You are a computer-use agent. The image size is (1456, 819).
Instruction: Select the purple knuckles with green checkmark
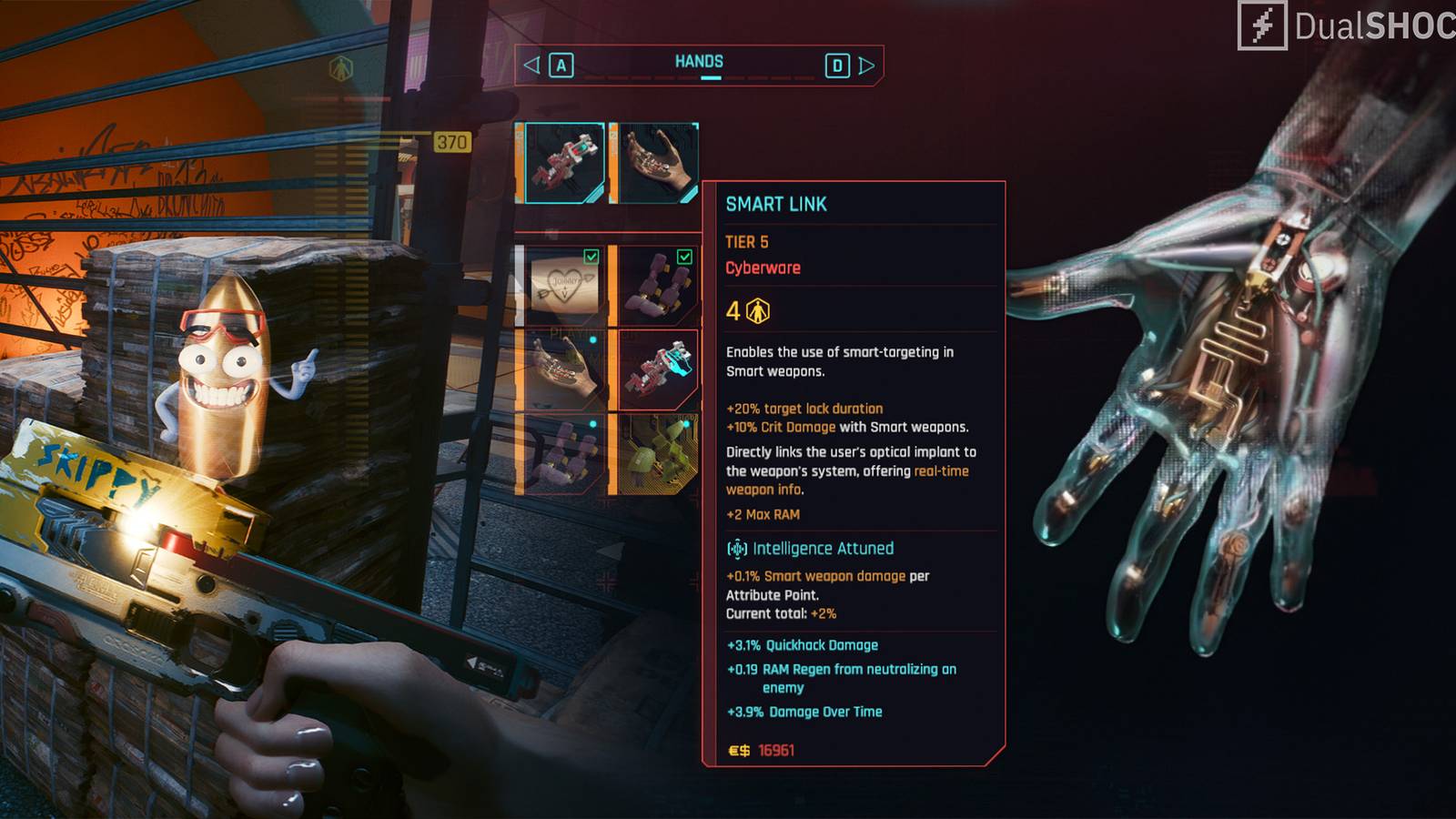657,286
